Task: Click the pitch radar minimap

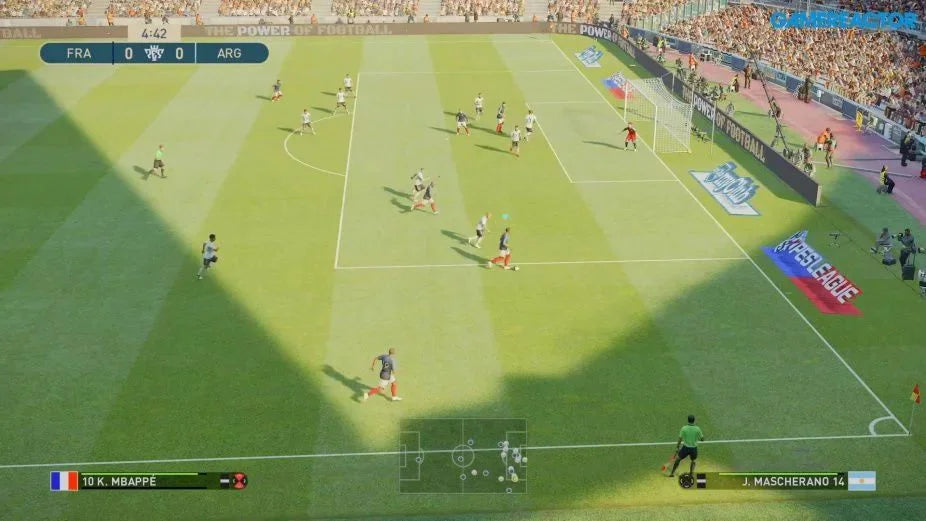Action: click(x=463, y=456)
